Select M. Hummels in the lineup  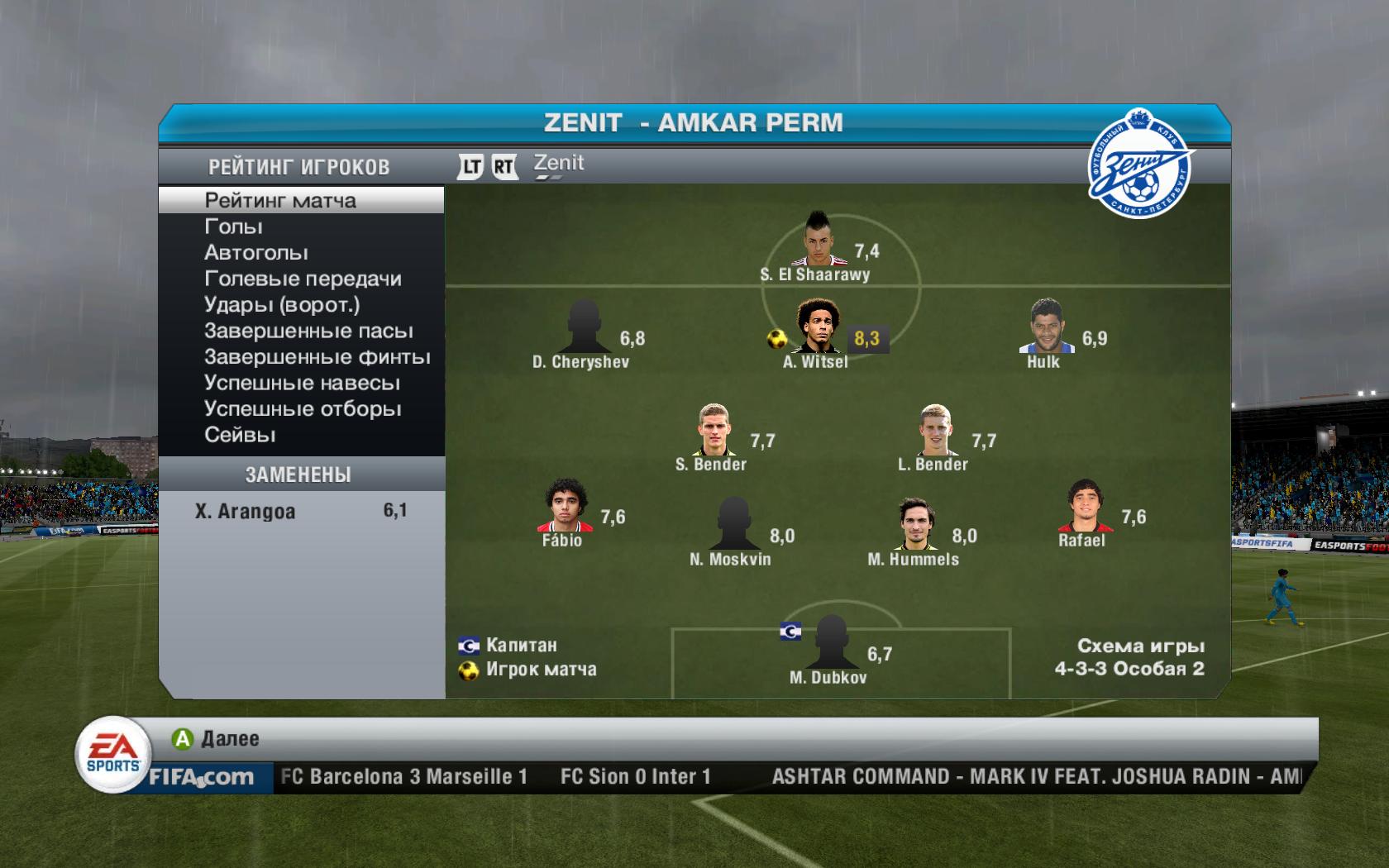click(913, 523)
